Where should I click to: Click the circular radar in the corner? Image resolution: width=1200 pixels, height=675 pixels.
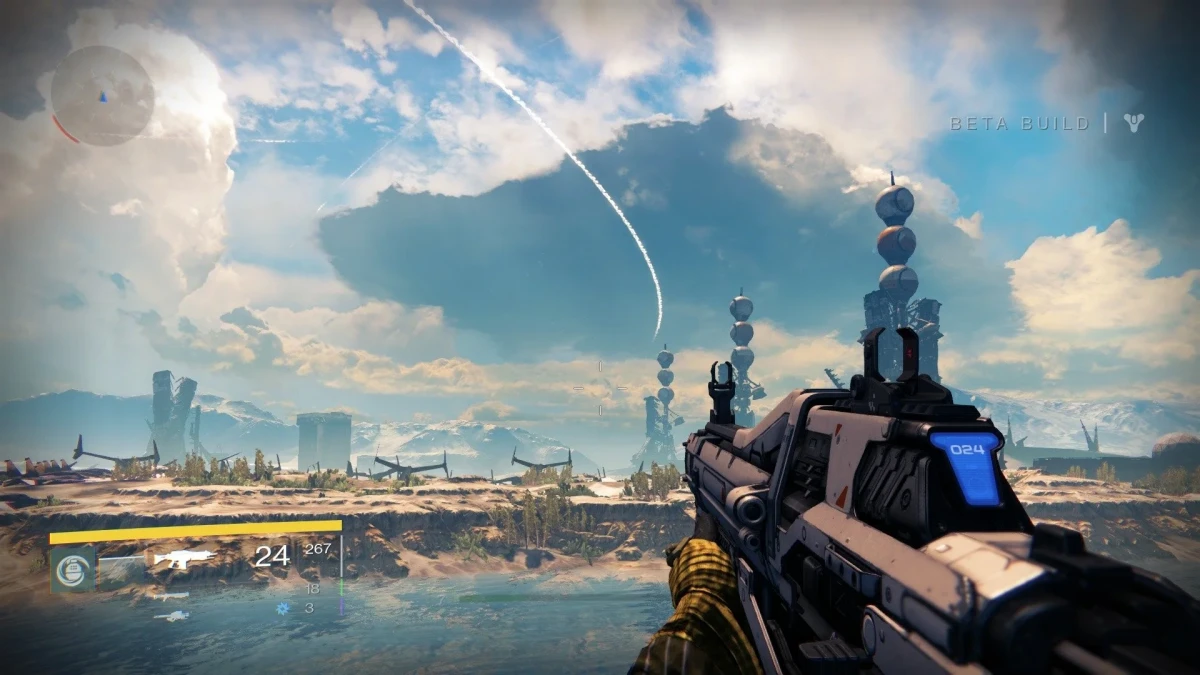pos(103,96)
